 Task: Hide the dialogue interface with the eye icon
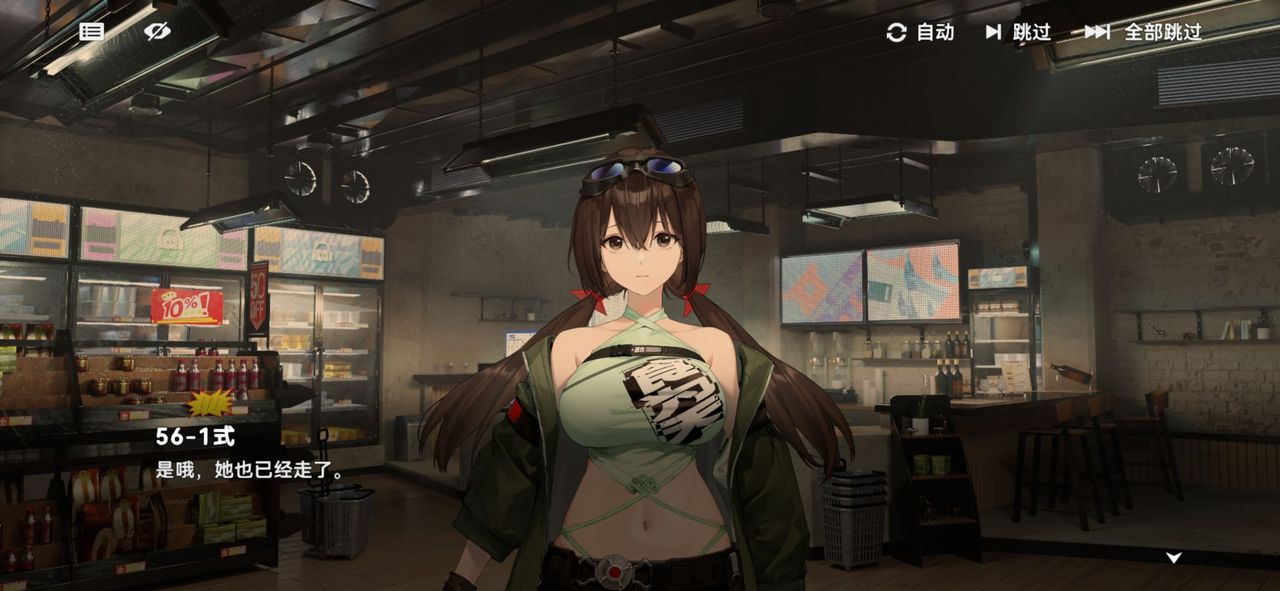coord(157,31)
